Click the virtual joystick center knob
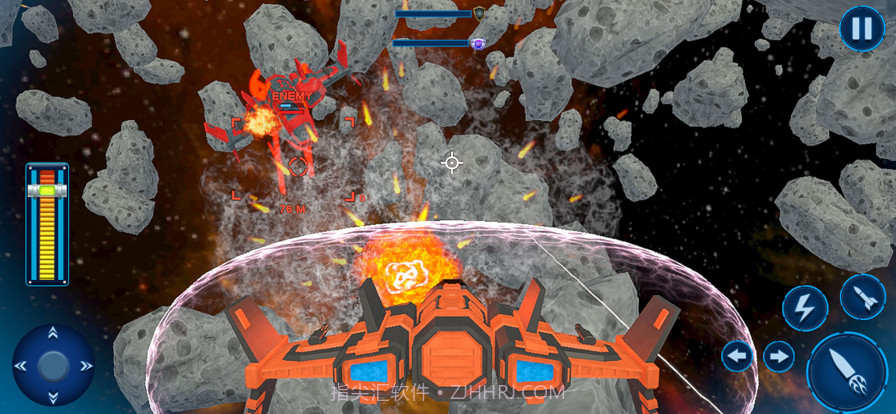 [53, 365]
